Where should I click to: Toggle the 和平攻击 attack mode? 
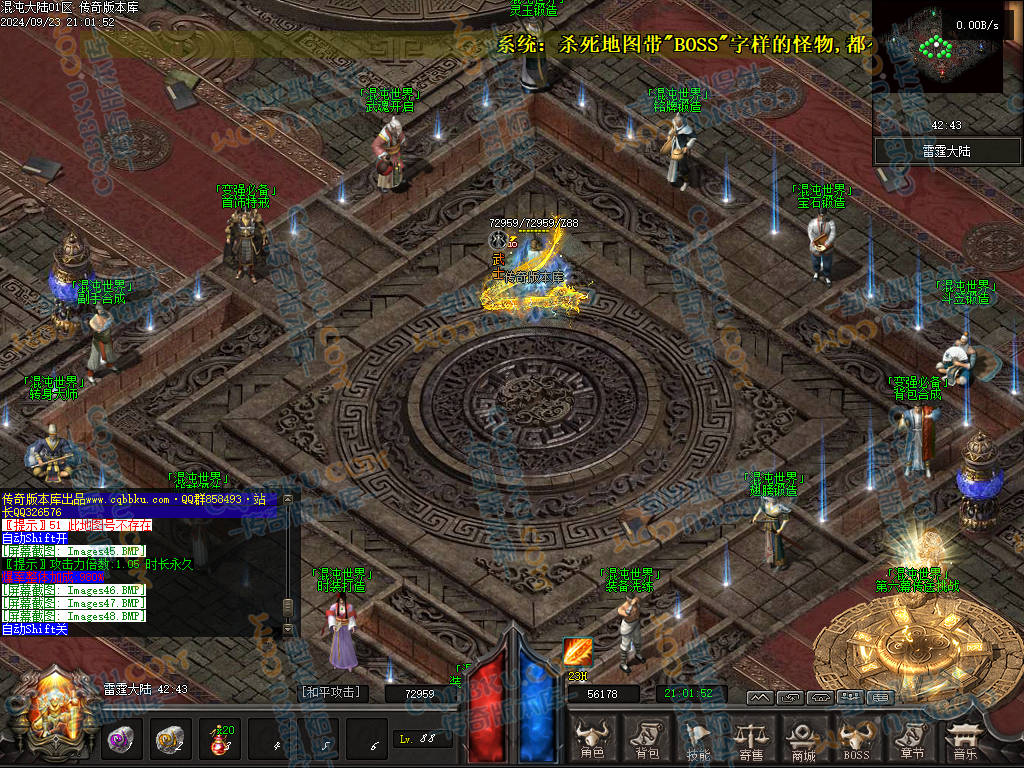(x=330, y=692)
